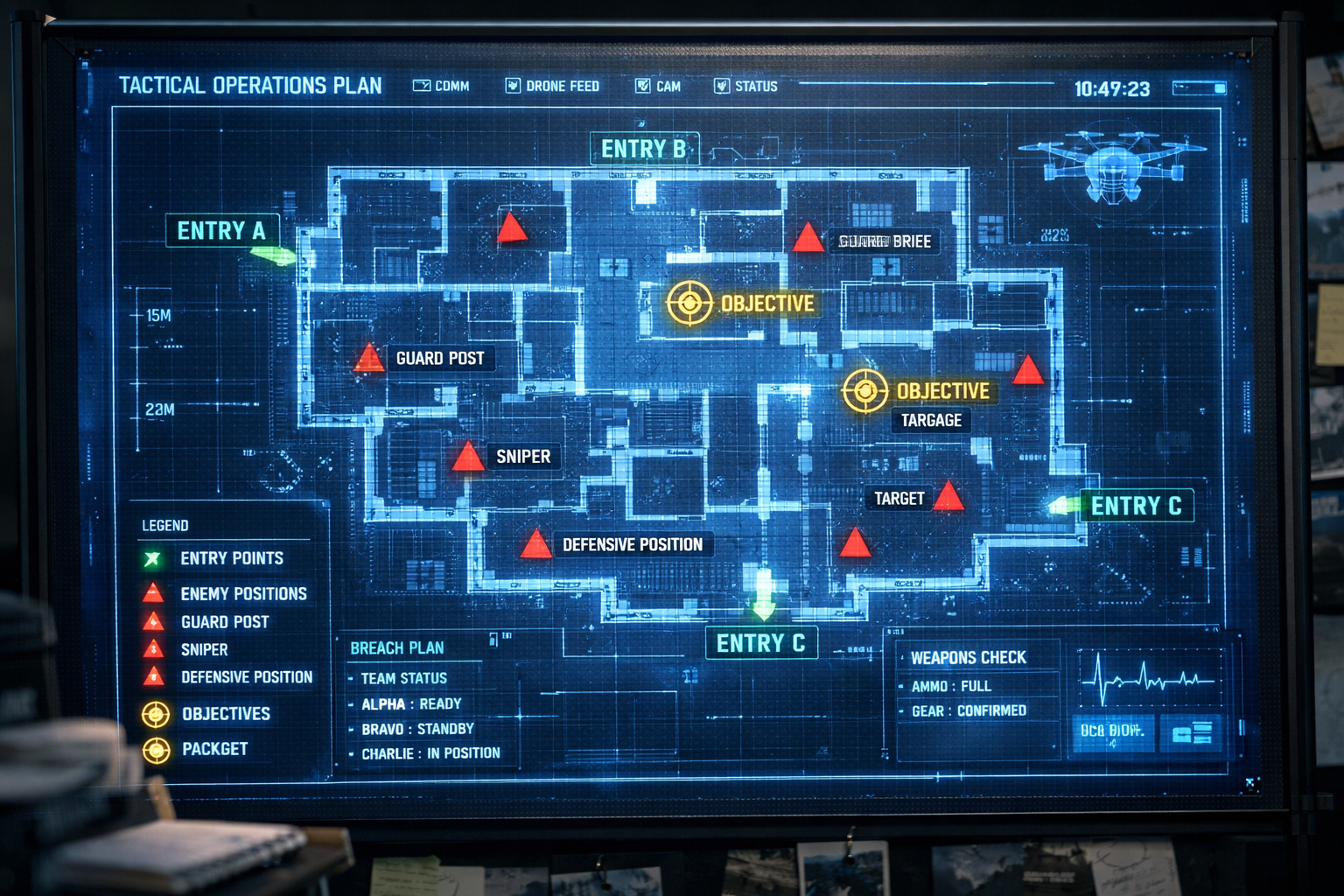Screen dimensions: 1344x896
Task: Select the BRAVO team status row
Action: [418, 729]
